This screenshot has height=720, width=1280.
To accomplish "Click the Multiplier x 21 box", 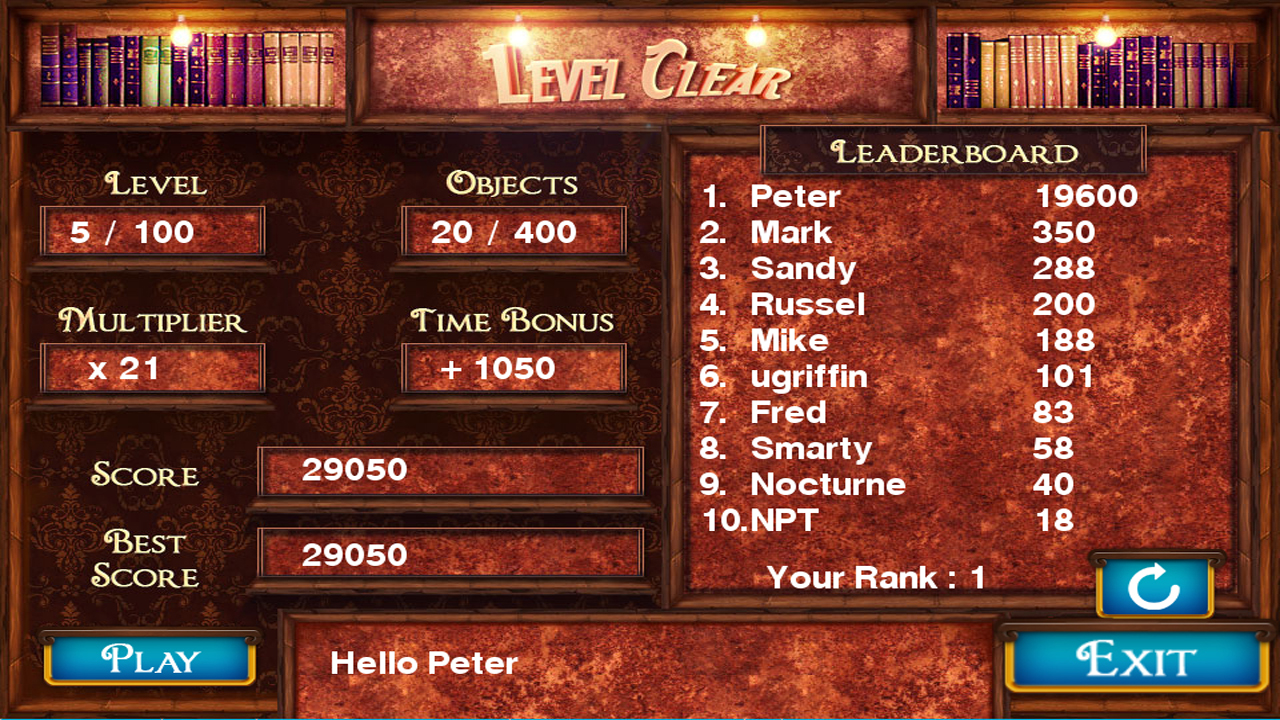I will [152, 368].
